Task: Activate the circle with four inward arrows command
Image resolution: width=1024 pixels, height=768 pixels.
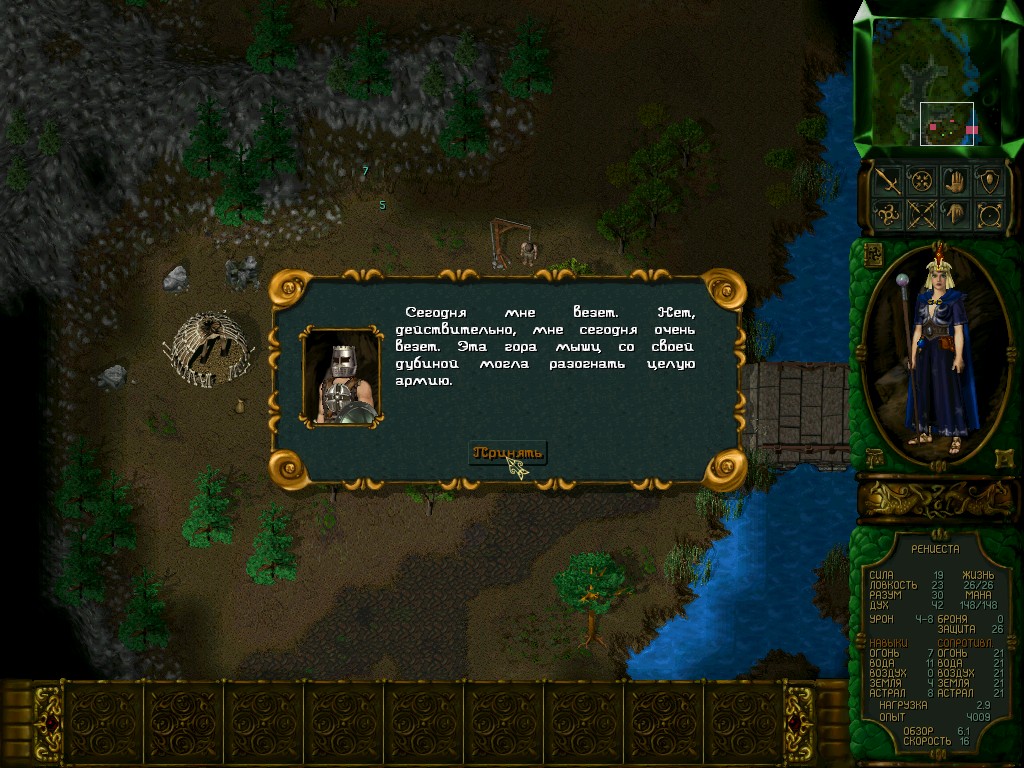Action: [x=920, y=180]
